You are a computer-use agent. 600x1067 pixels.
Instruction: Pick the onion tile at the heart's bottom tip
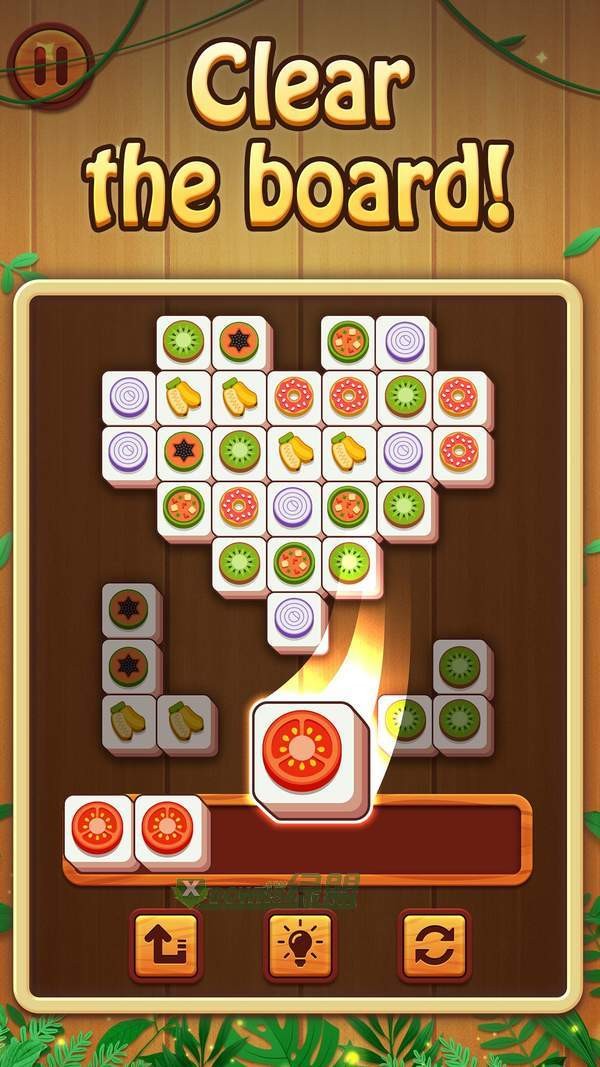pos(294,617)
